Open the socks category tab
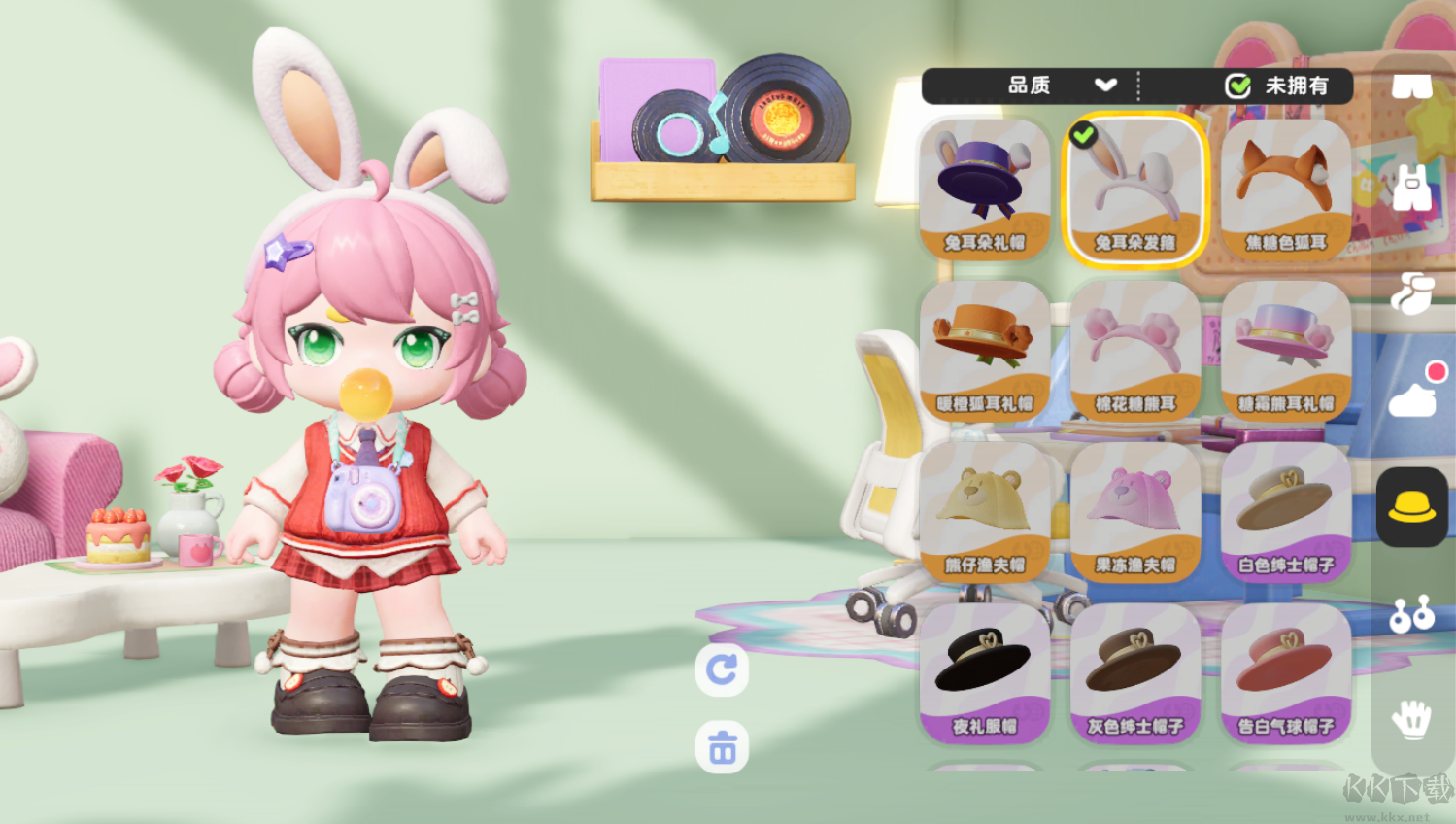 click(1411, 292)
